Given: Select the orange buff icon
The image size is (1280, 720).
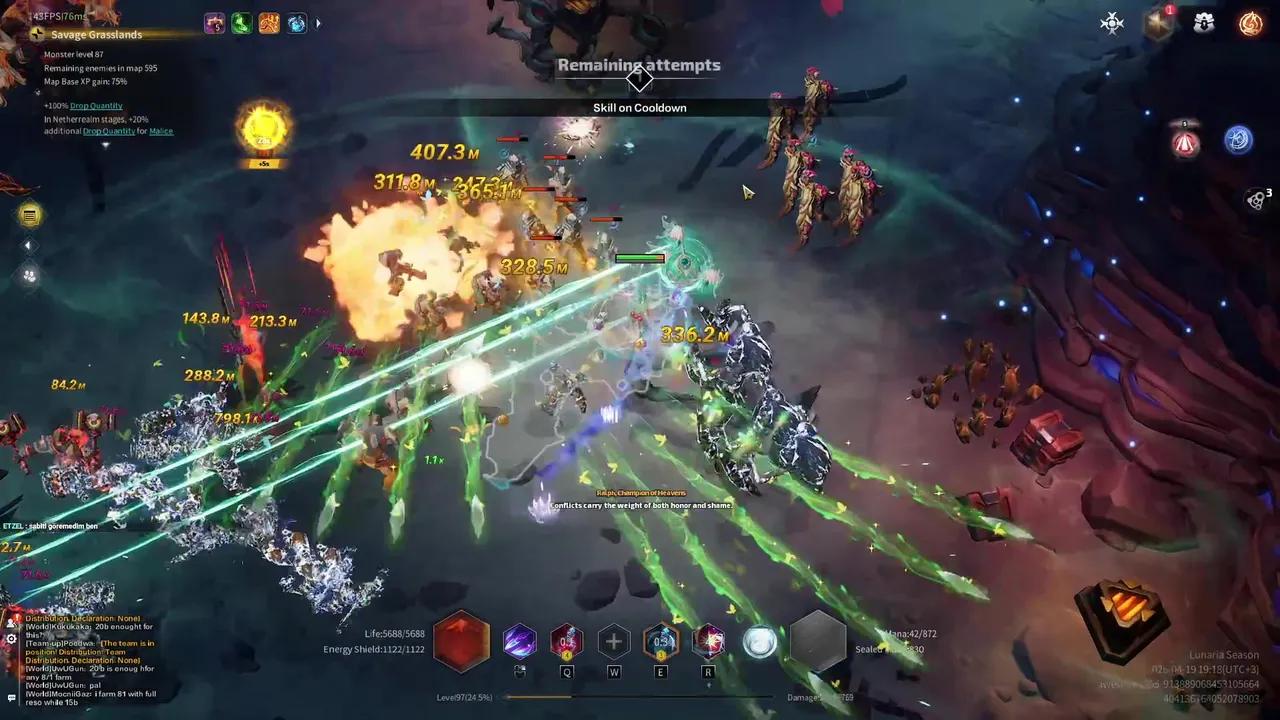Looking at the screenshot, I should point(269,23).
